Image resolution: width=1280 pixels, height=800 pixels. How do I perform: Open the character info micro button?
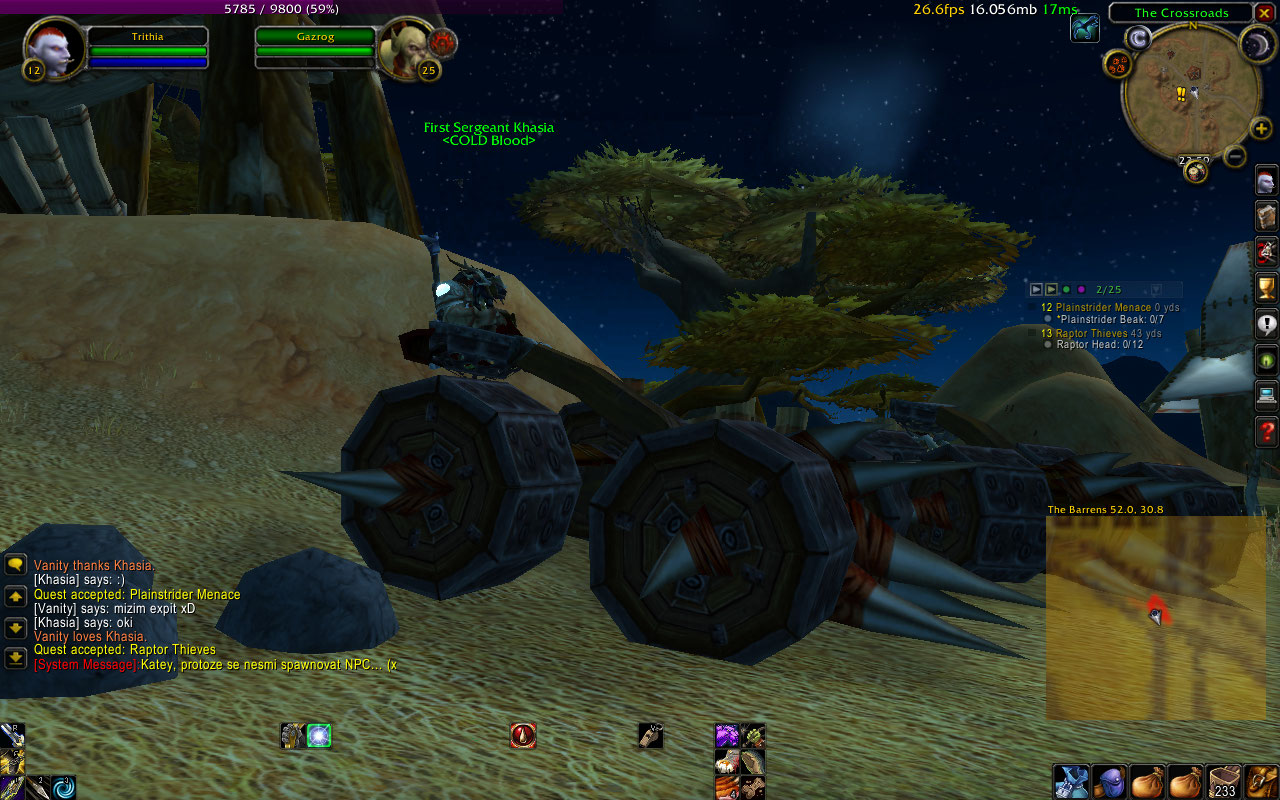(1266, 182)
